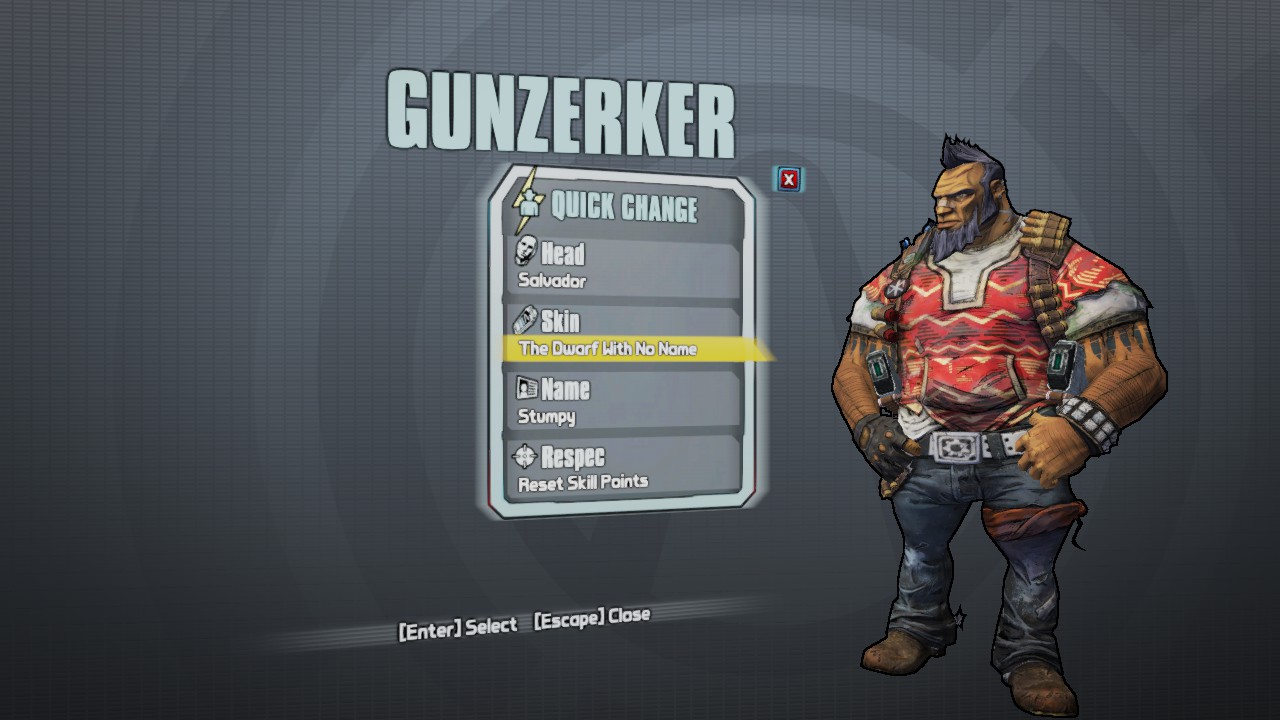This screenshot has width=1280, height=720.
Task: Click the red X close icon
Action: [x=788, y=179]
